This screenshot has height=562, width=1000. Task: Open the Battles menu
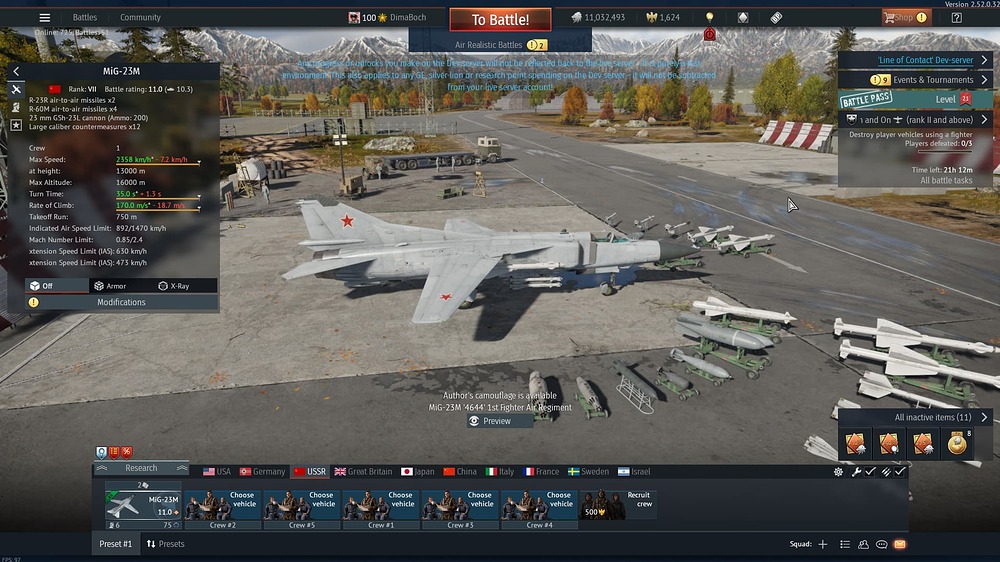pyautogui.click(x=85, y=17)
